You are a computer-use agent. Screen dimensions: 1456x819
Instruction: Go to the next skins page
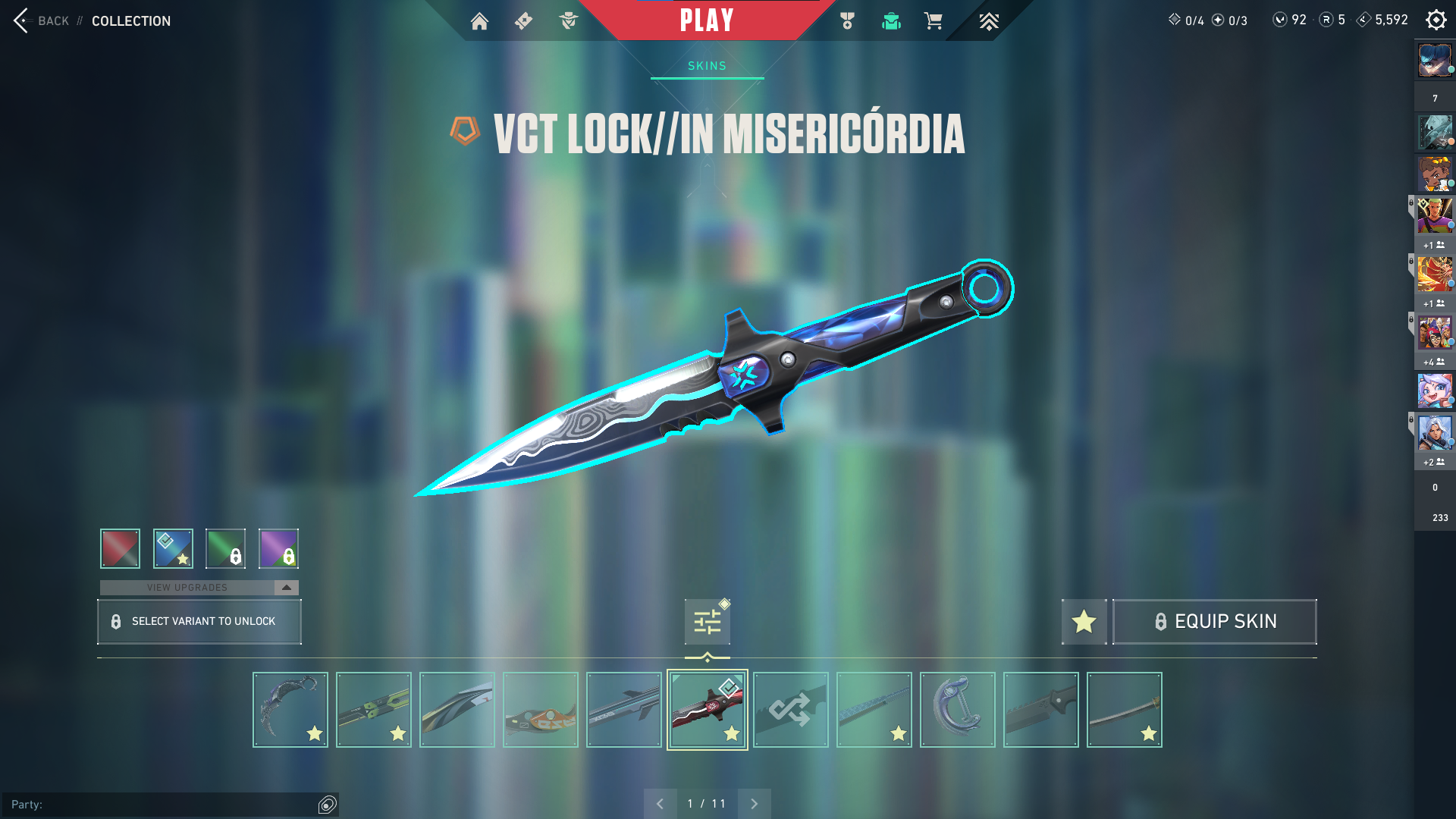pyautogui.click(x=754, y=804)
